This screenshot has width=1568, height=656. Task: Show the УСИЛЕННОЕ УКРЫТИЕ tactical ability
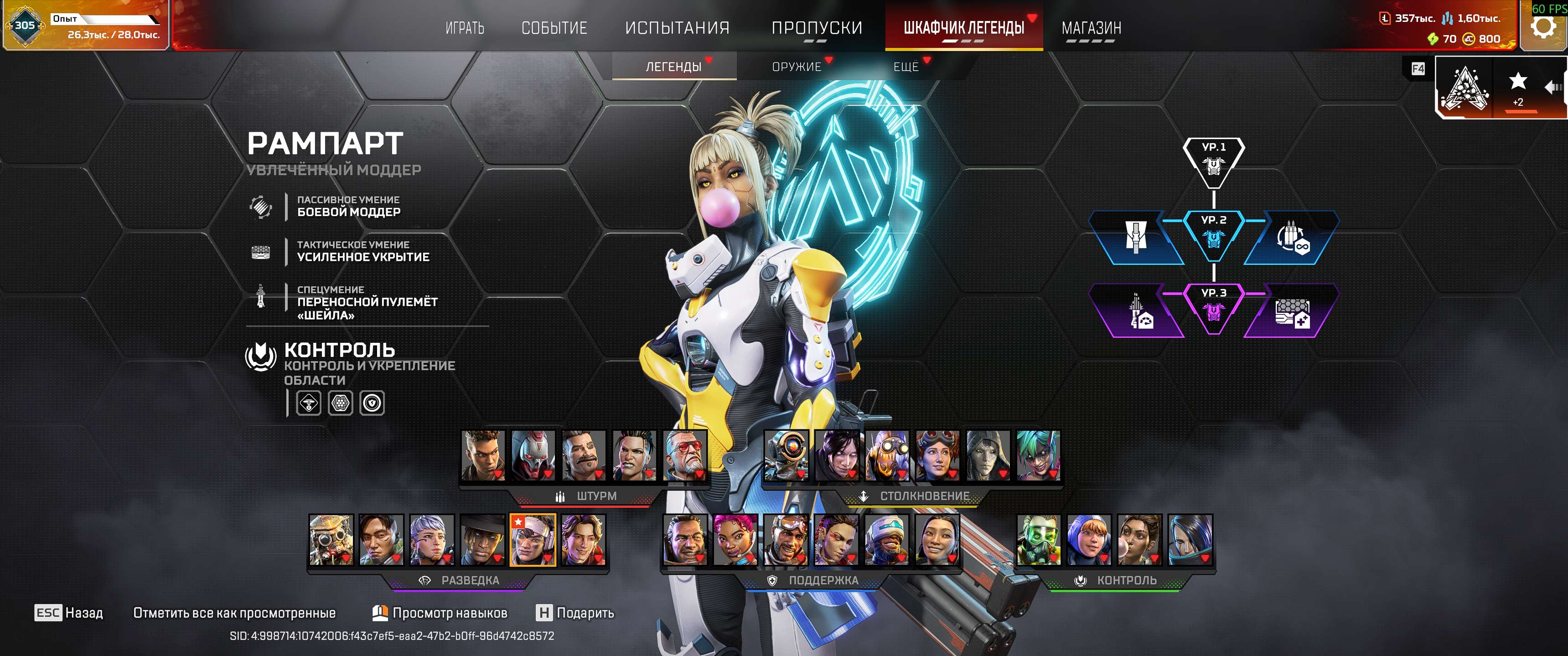coord(363,251)
